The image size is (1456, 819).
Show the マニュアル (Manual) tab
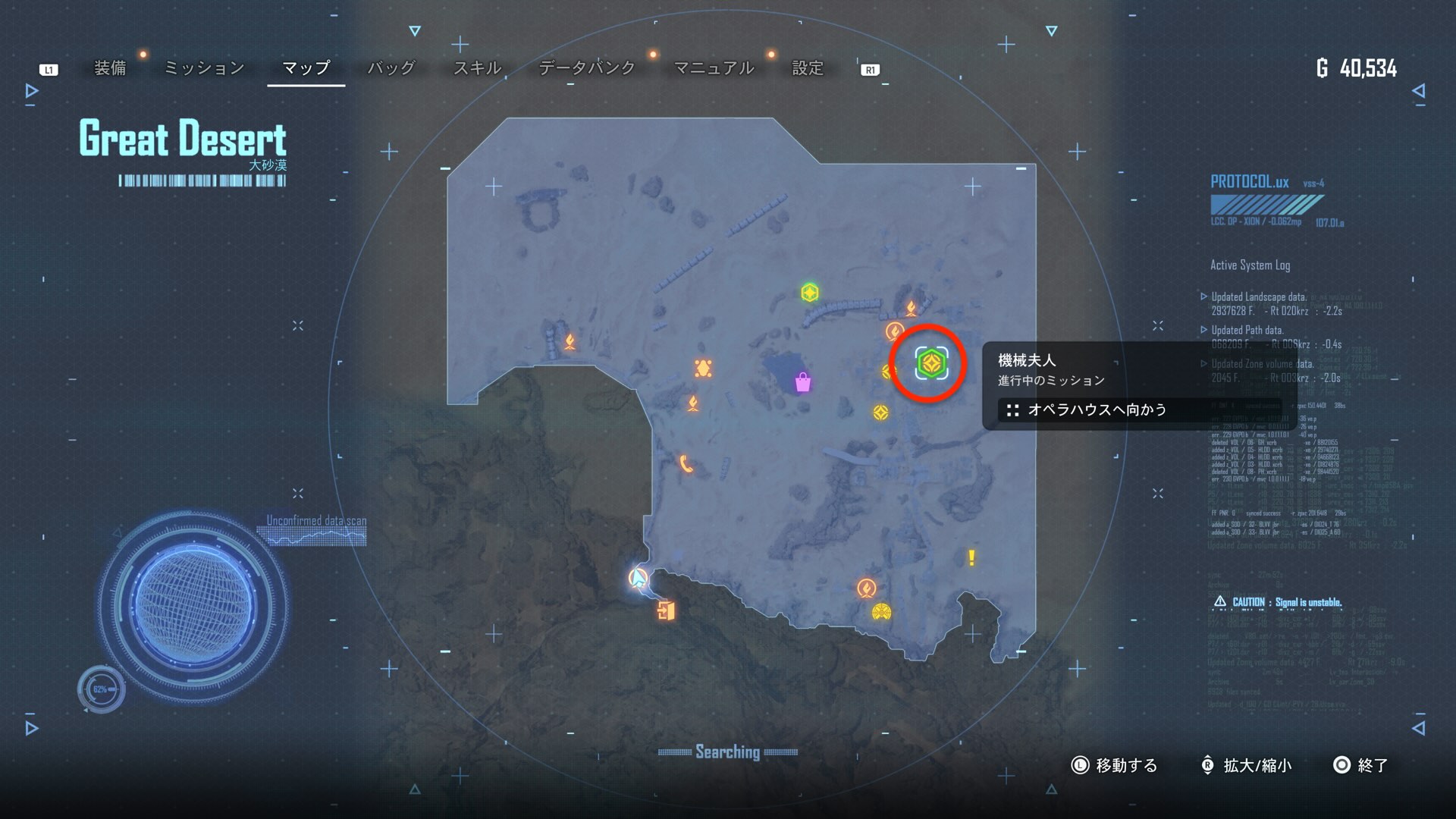(714, 68)
